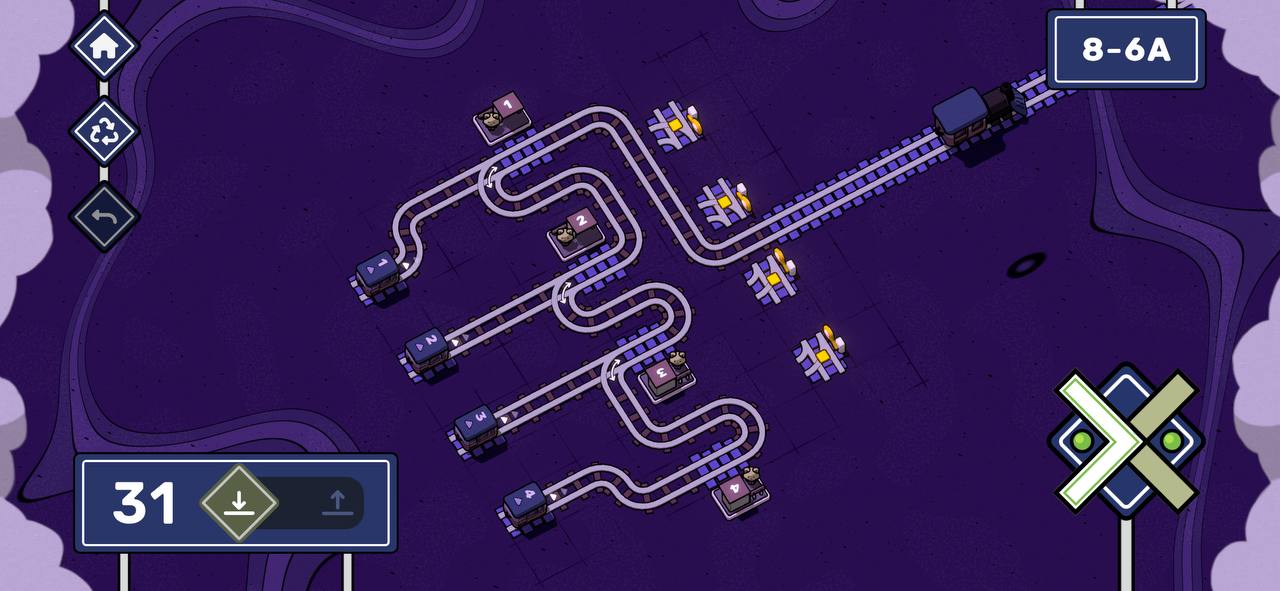Restart the level with the recycle arrows button

[104, 132]
